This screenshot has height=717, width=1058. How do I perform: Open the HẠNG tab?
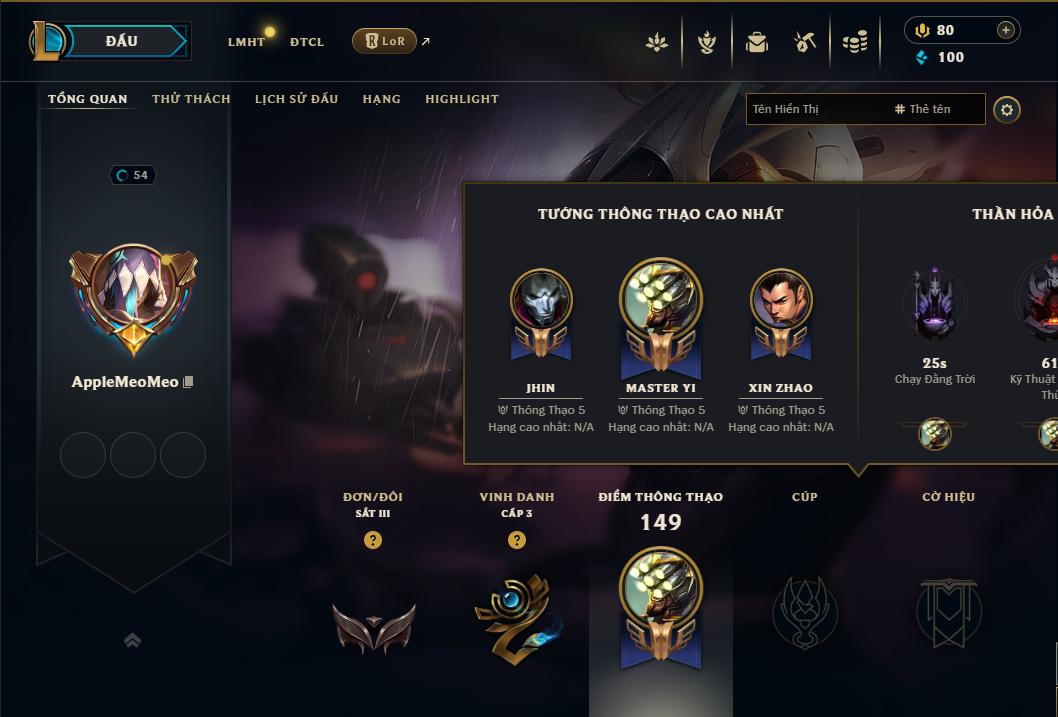(381, 99)
